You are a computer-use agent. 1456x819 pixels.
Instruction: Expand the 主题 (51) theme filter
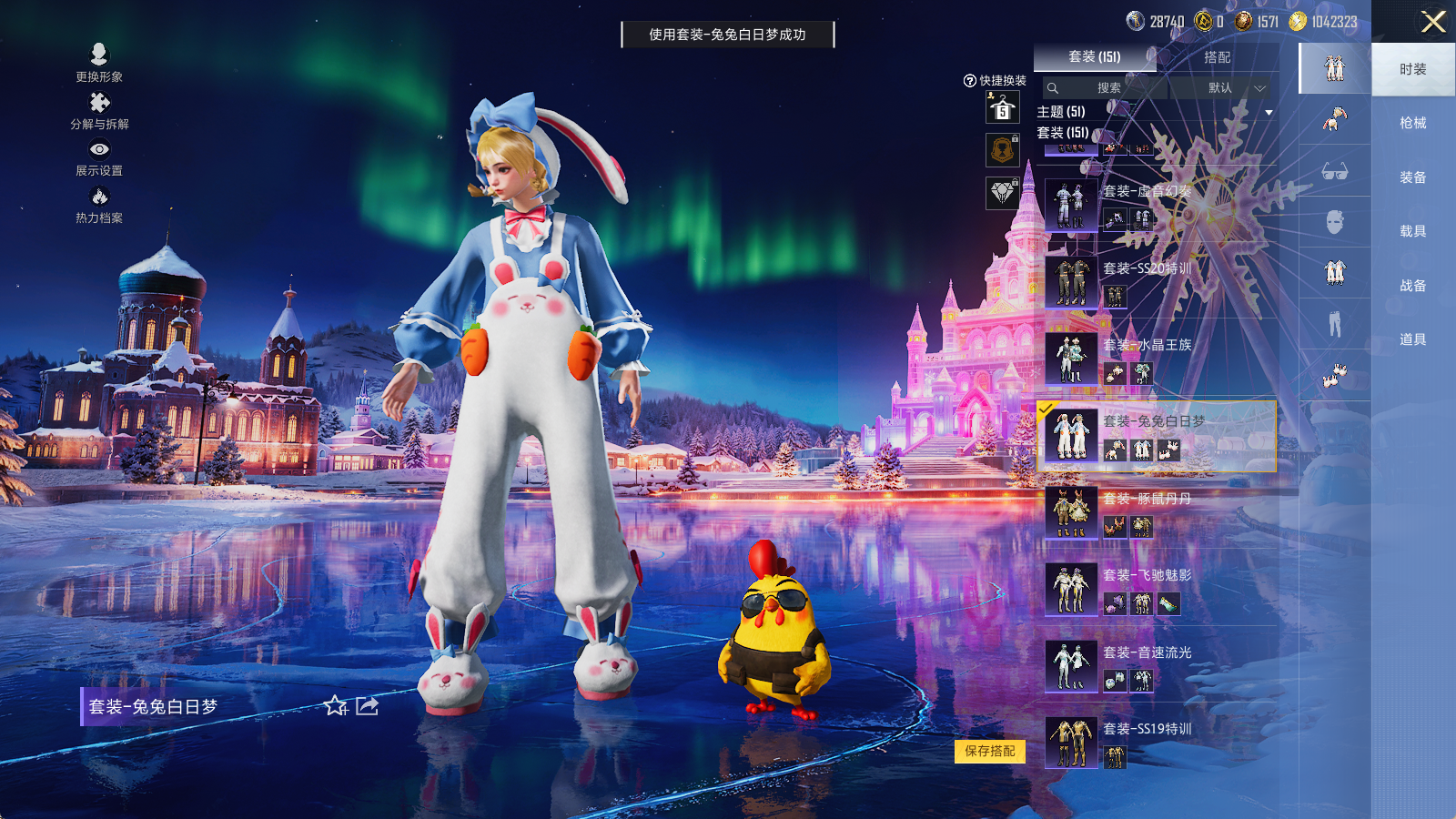click(x=1269, y=112)
